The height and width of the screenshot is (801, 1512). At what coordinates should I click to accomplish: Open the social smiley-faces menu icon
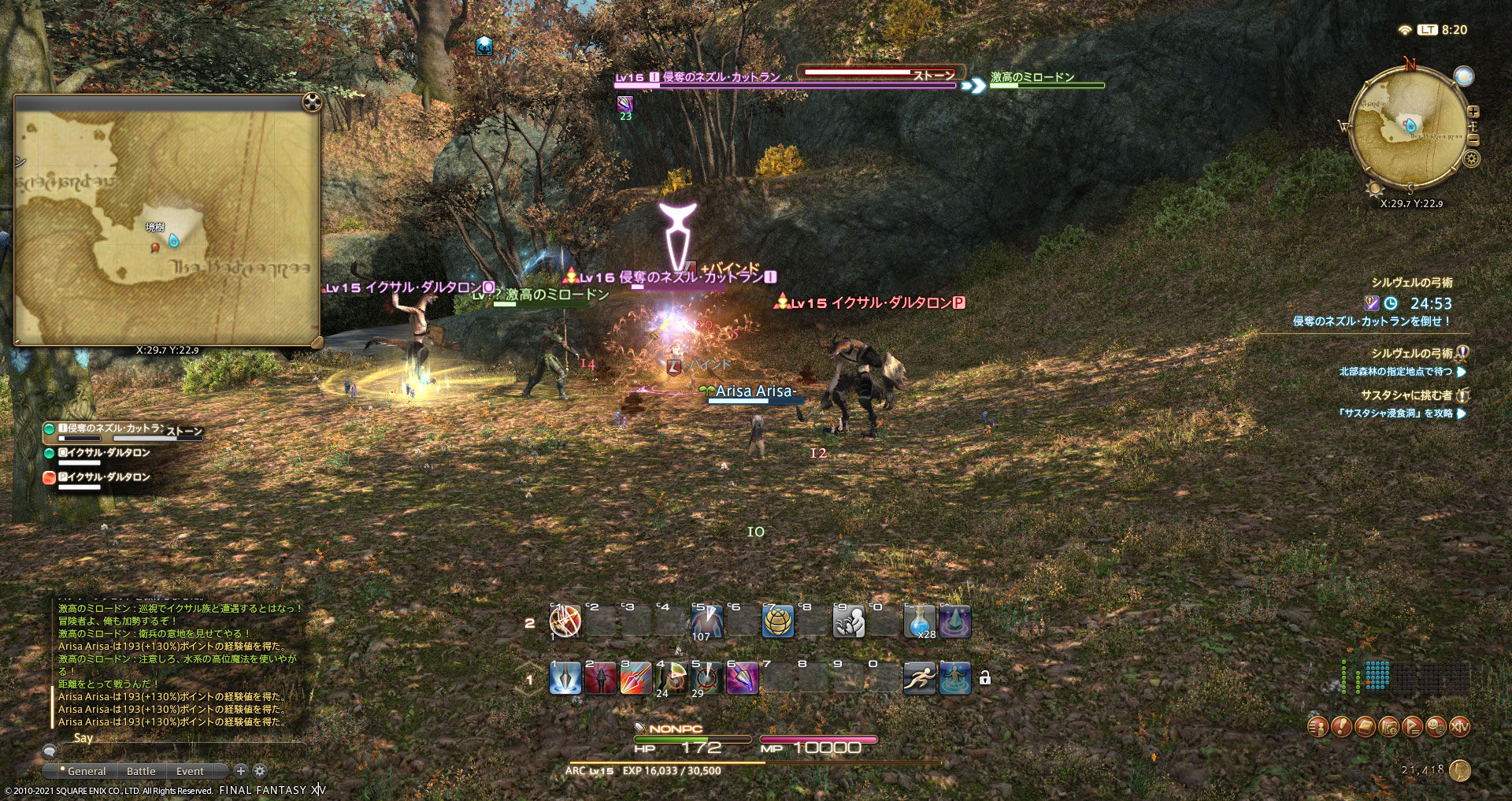(1436, 726)
